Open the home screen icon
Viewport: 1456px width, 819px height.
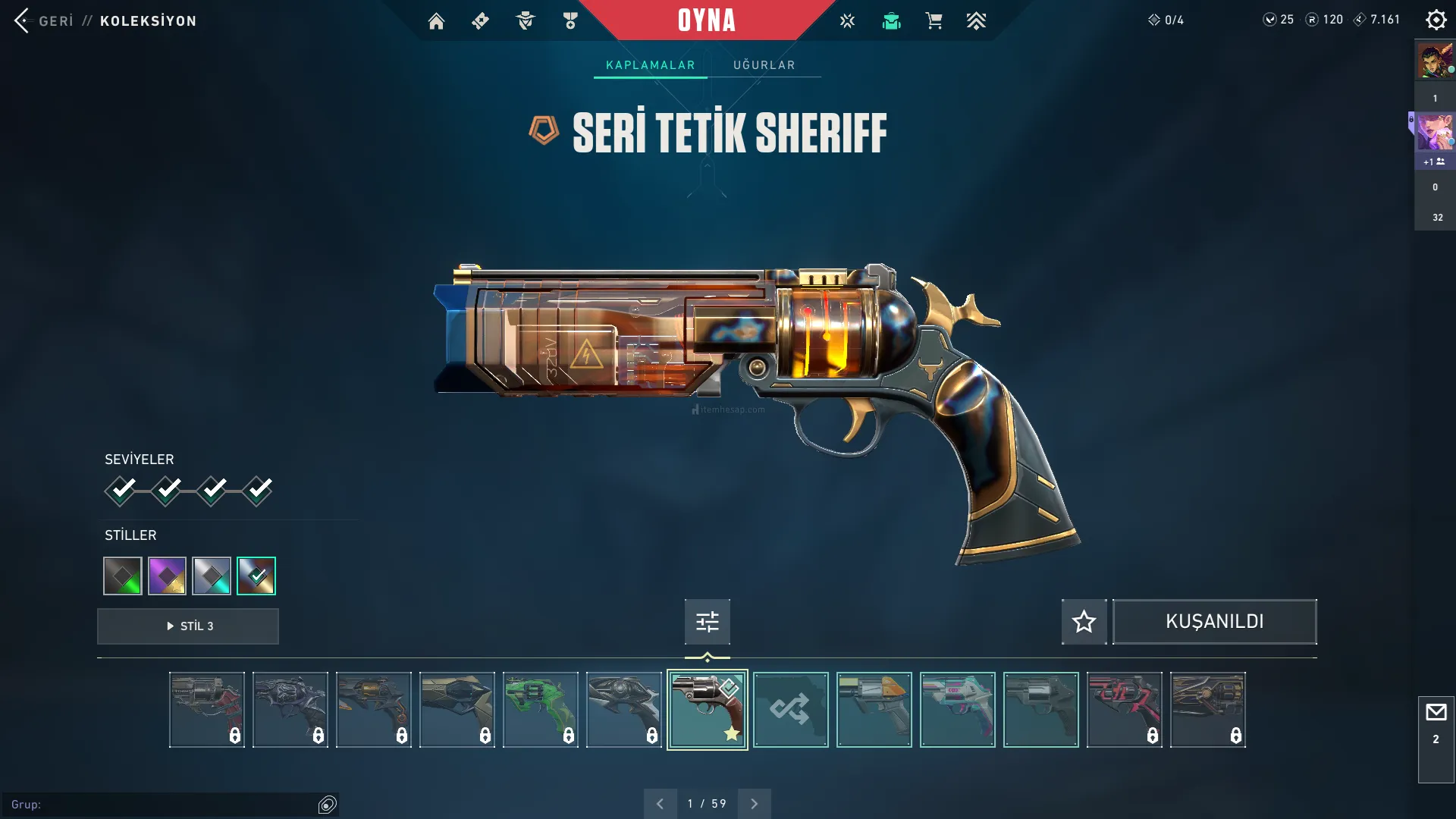436,21
